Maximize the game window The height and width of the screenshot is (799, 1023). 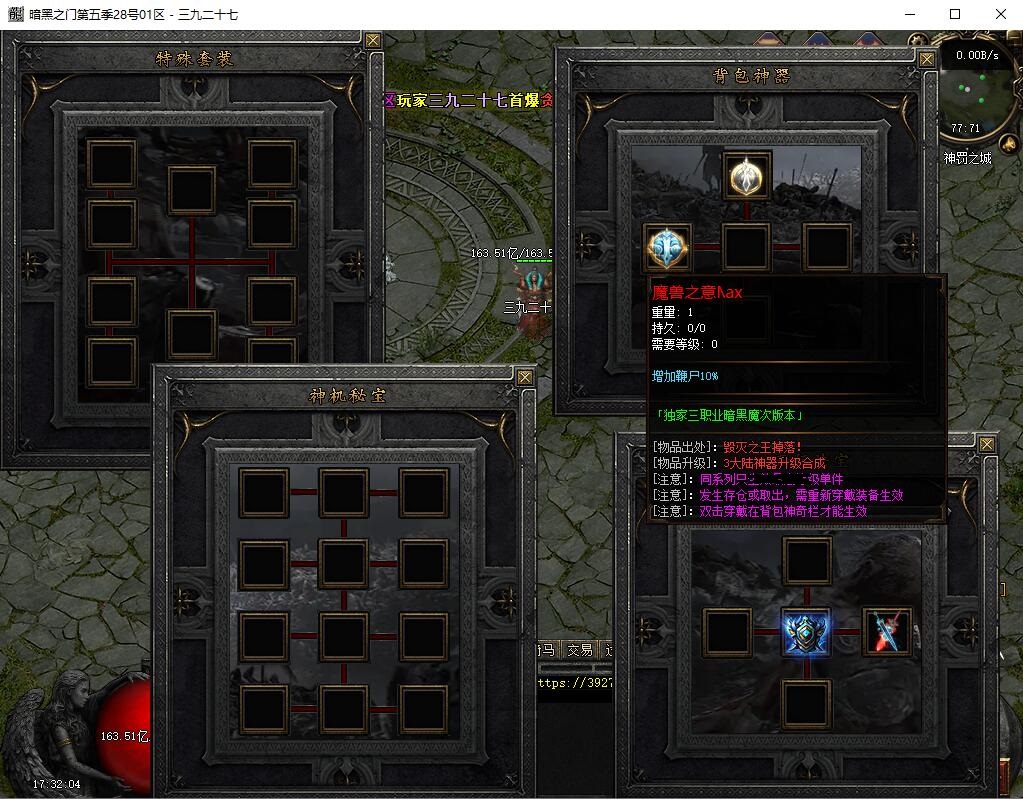955,14
